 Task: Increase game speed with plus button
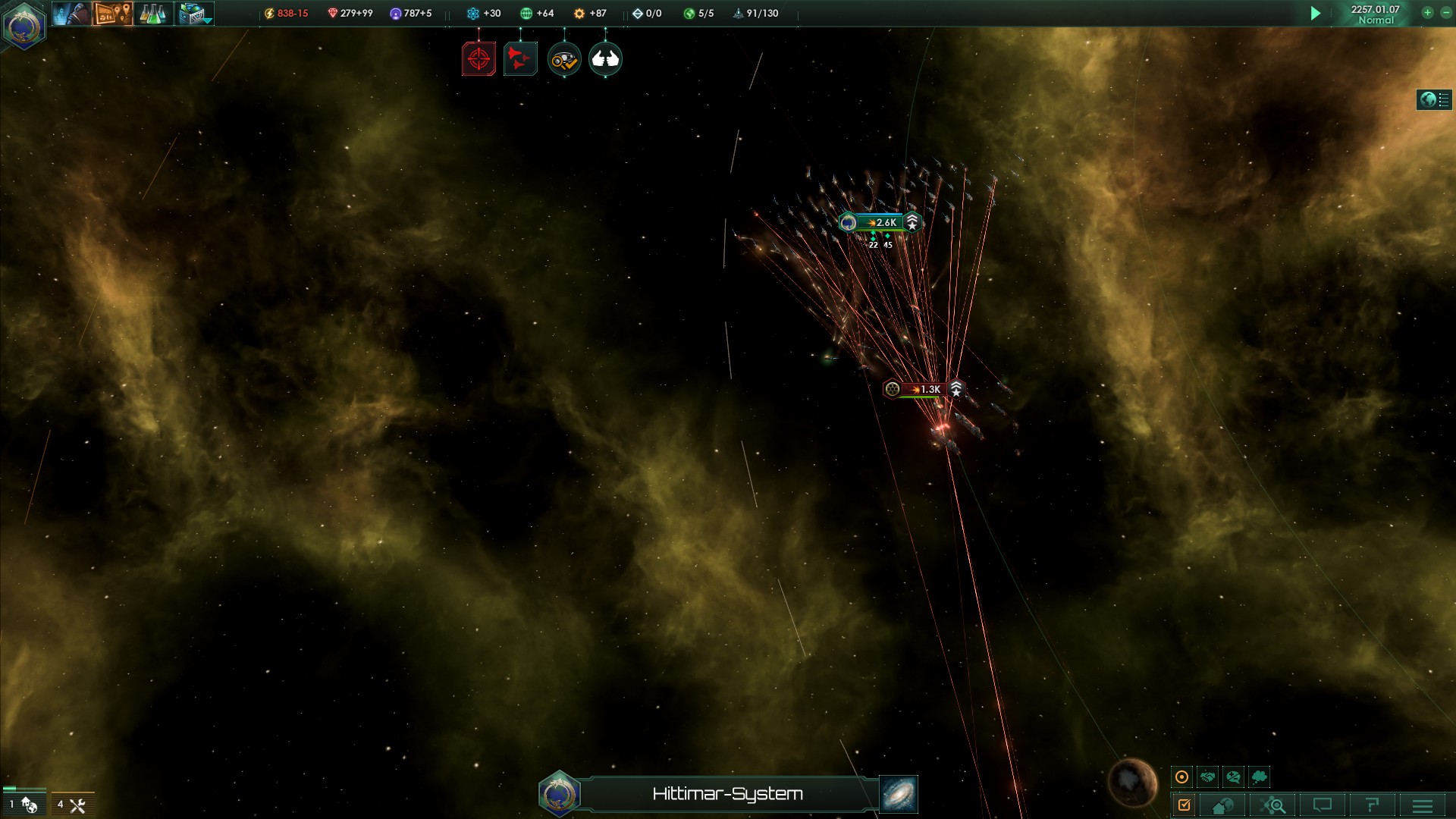click(1427, 13)
